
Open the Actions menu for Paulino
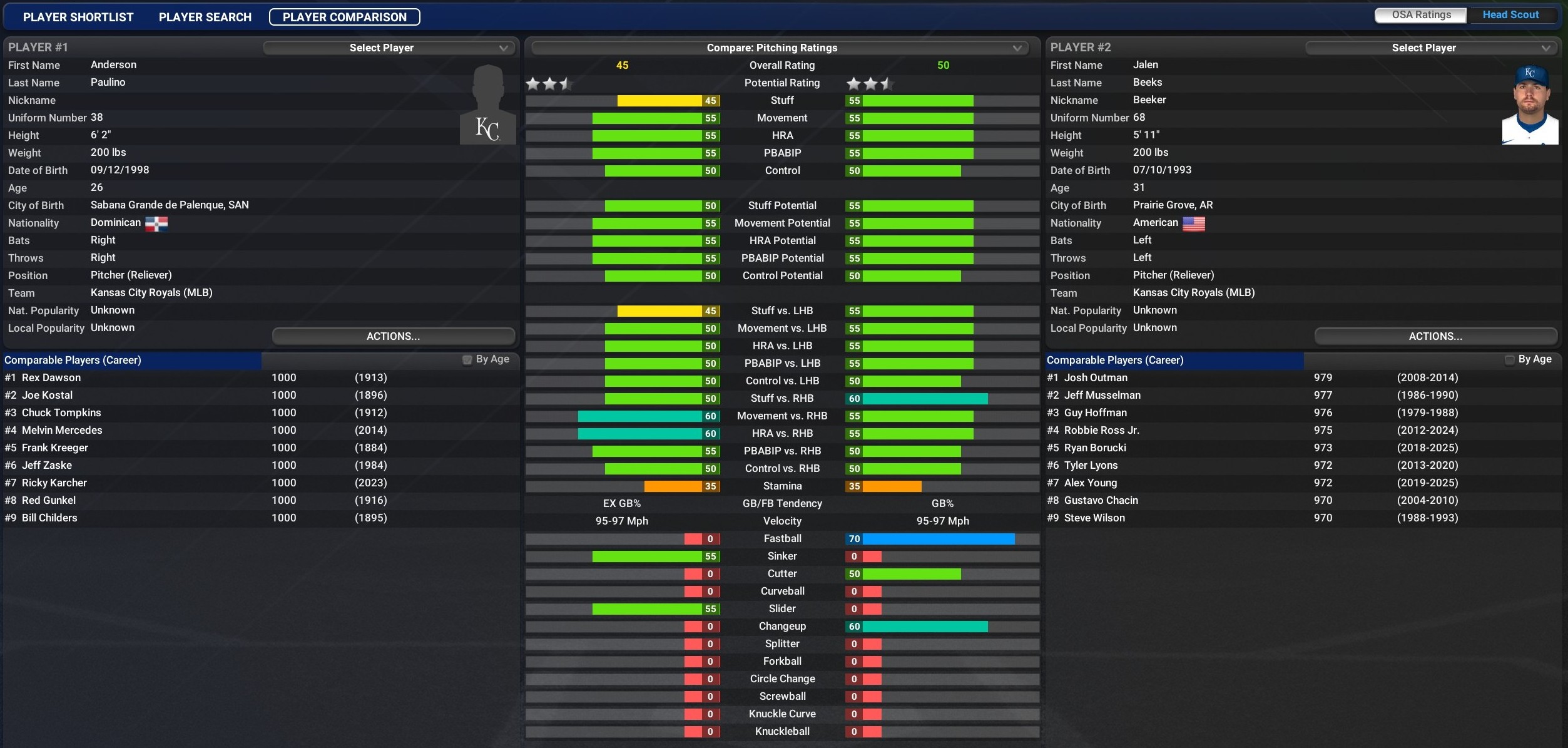point(393,336)
